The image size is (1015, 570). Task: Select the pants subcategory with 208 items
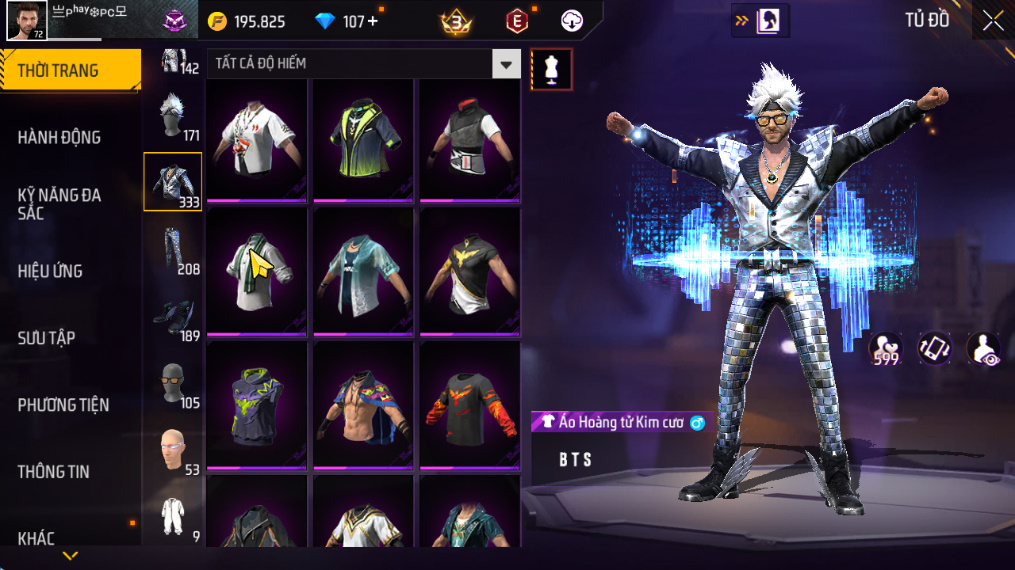(173, 250)
